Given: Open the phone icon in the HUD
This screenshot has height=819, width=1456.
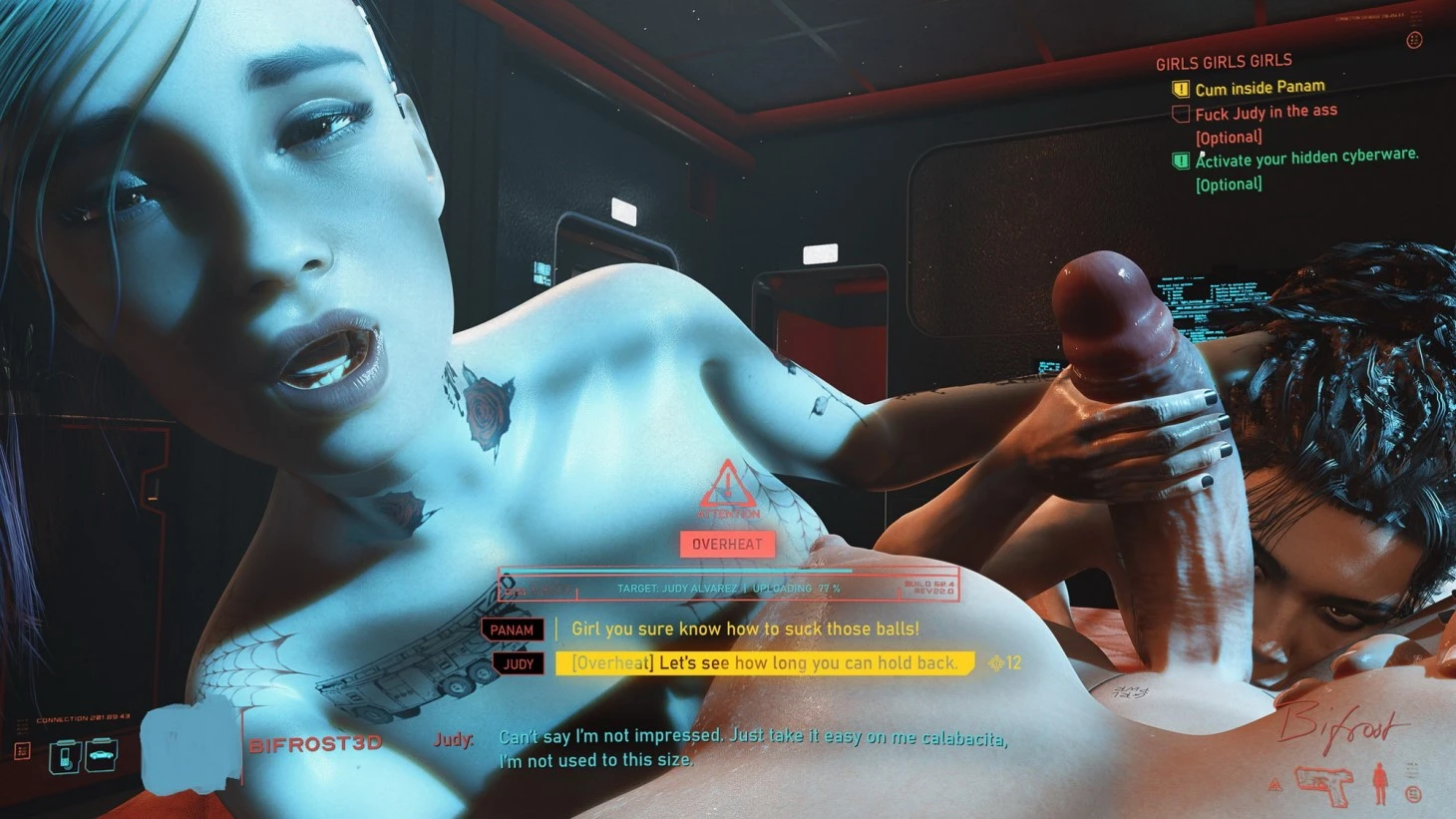Looking at the screenshot, I should [66, 756].
